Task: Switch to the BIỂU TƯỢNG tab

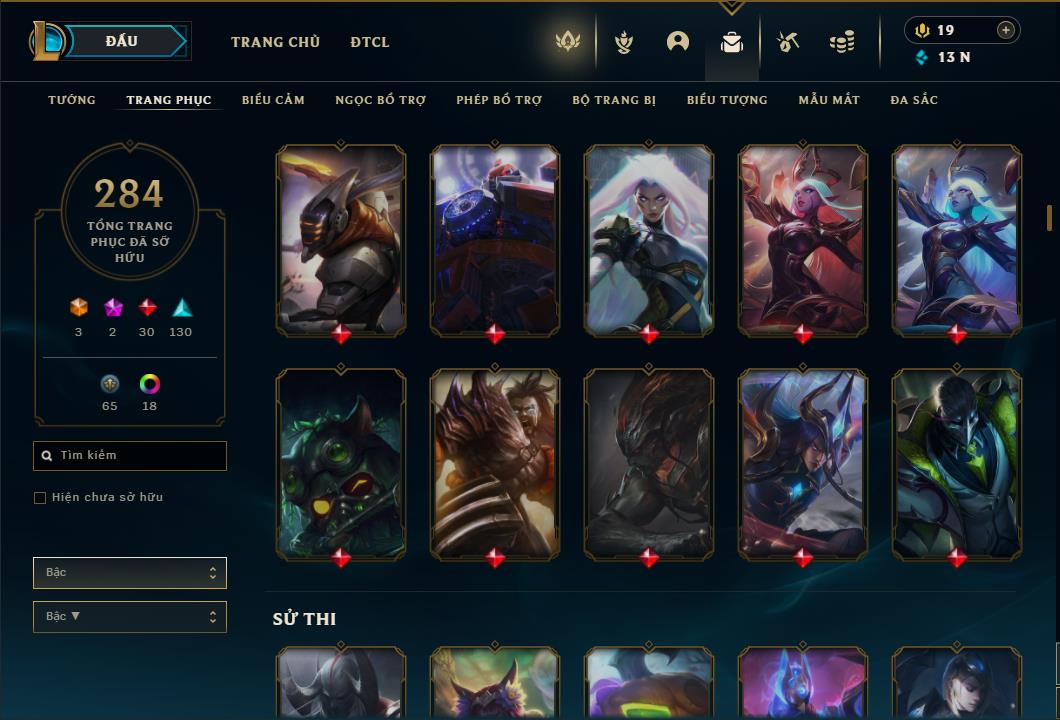Action: (727, 100)
